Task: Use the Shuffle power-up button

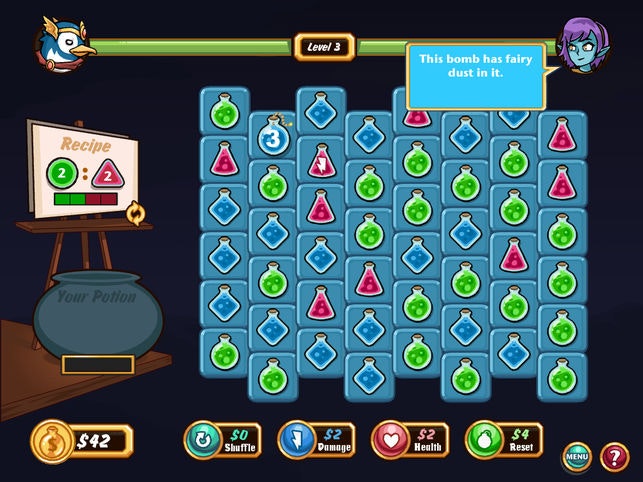Action: click(223, 439)
